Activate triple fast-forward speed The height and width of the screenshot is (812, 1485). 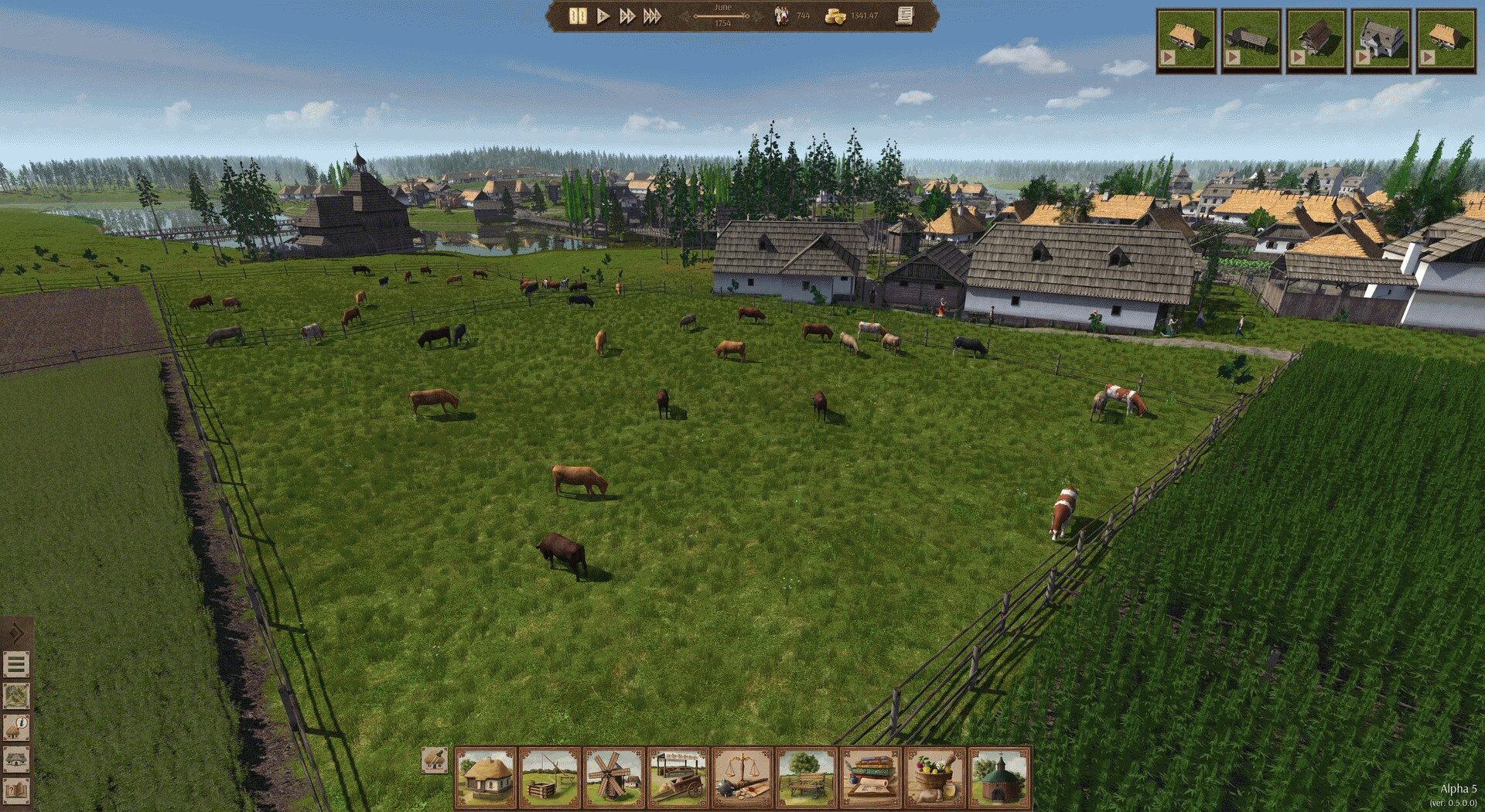653,16
